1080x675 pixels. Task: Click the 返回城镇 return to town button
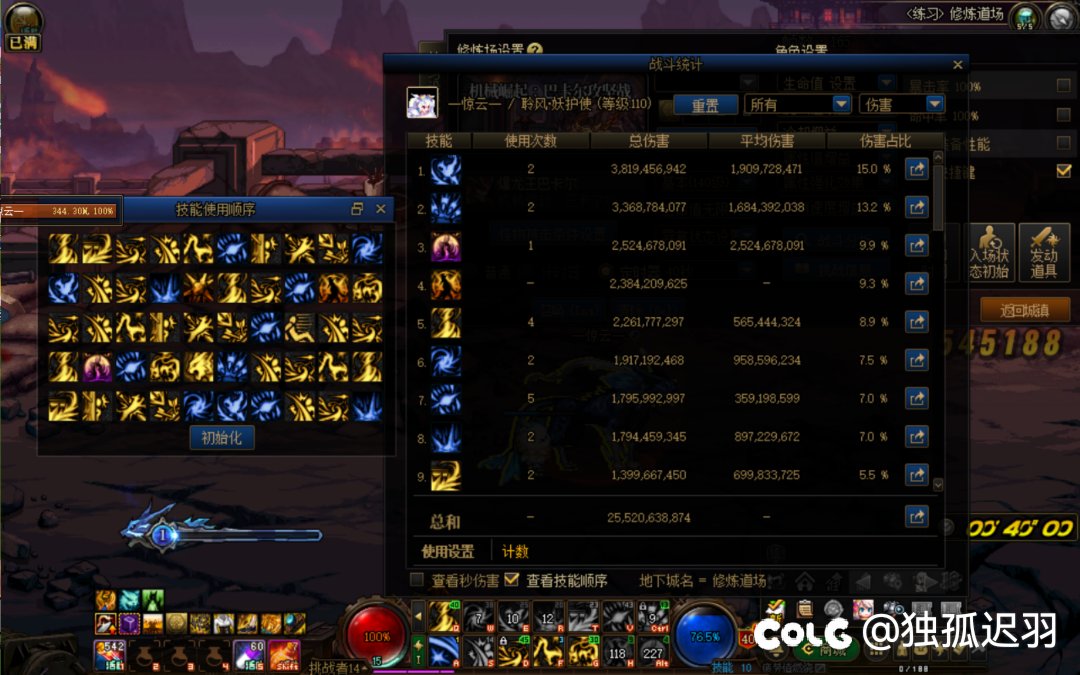point(1025,310)
